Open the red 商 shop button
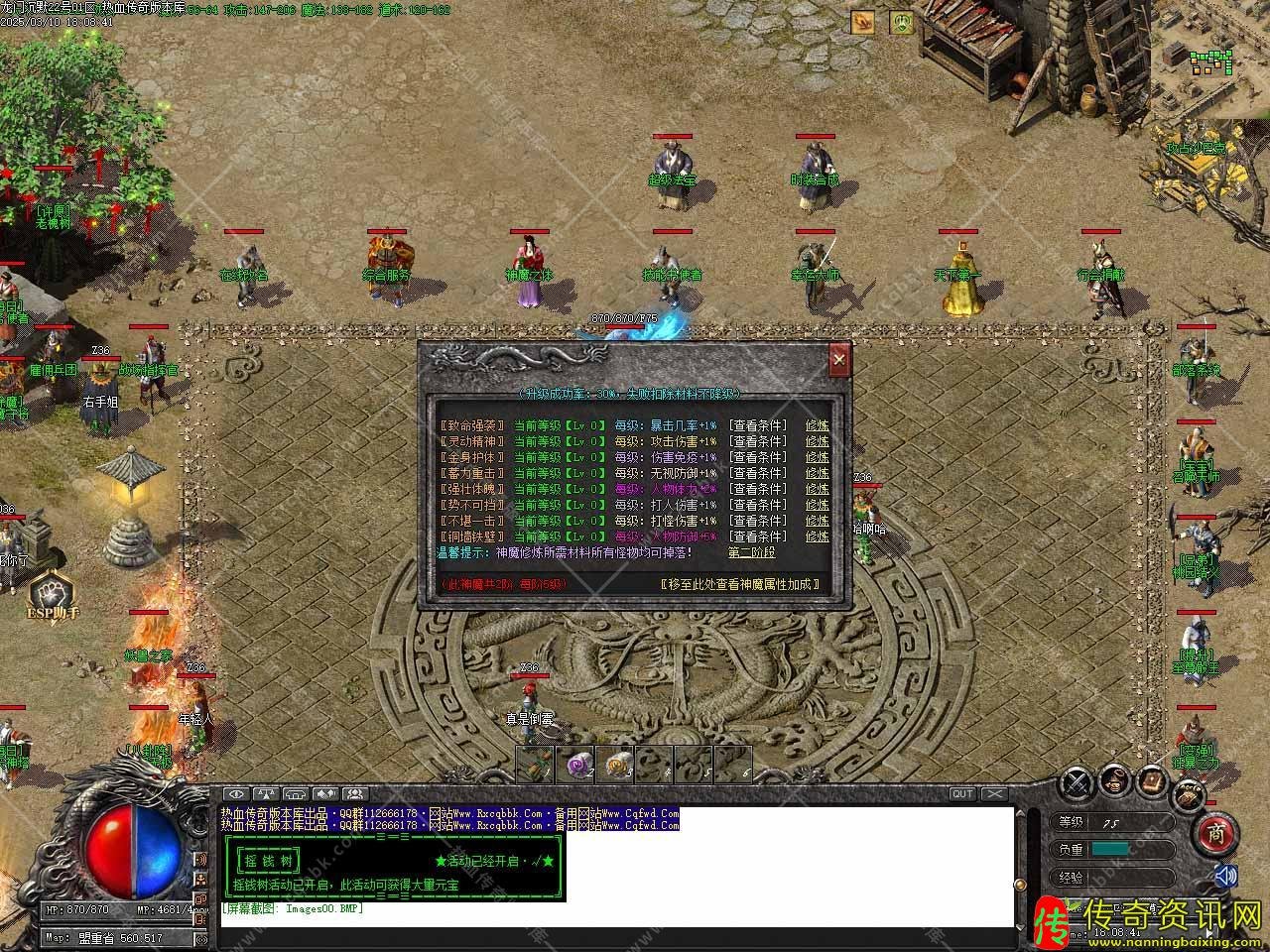 (1216, 835)
